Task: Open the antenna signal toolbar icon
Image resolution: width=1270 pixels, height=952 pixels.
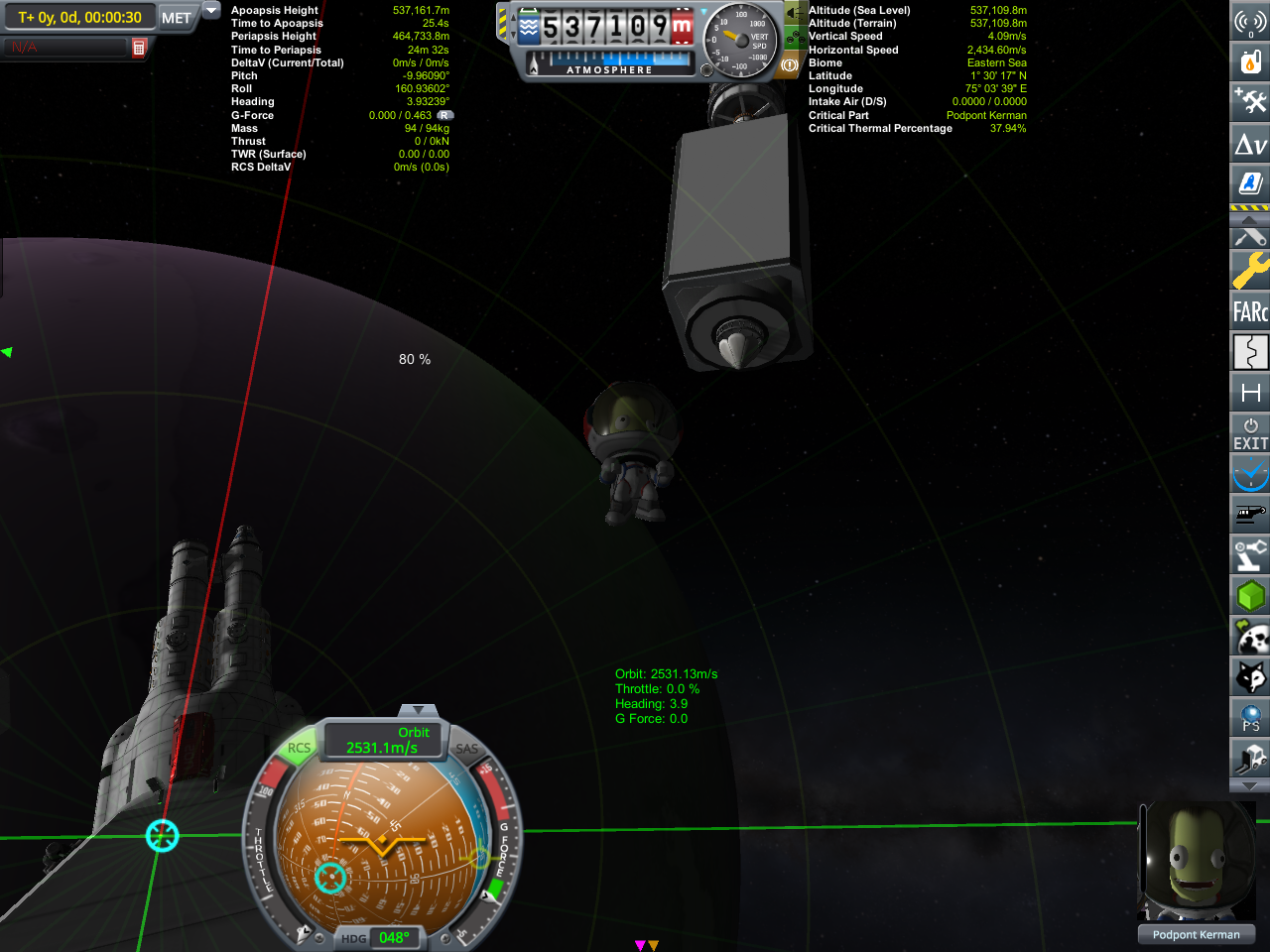Action: click(1250, 21)
